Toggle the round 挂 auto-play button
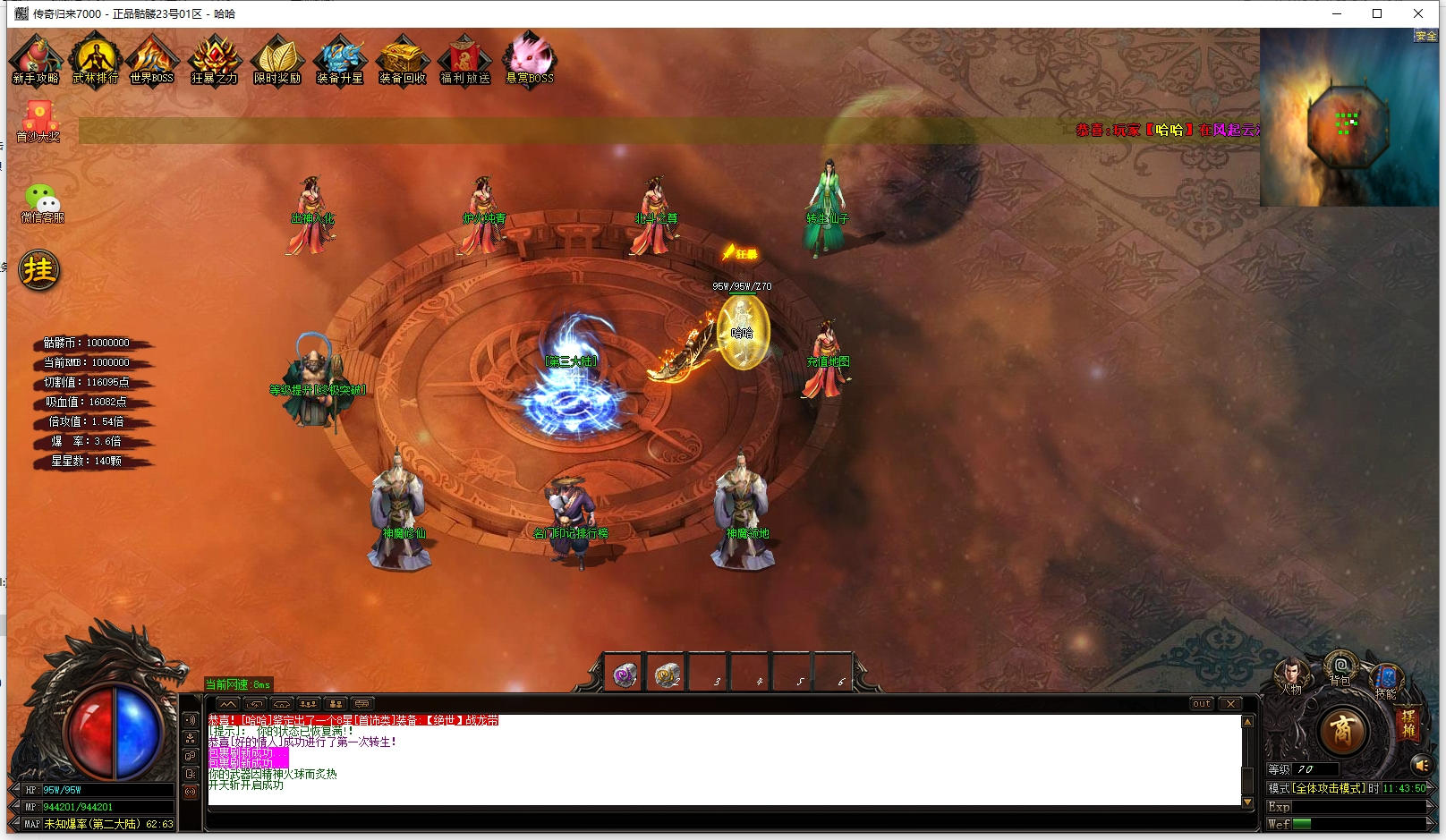This screenshot has width=1446, height=840. click(39, 270)
